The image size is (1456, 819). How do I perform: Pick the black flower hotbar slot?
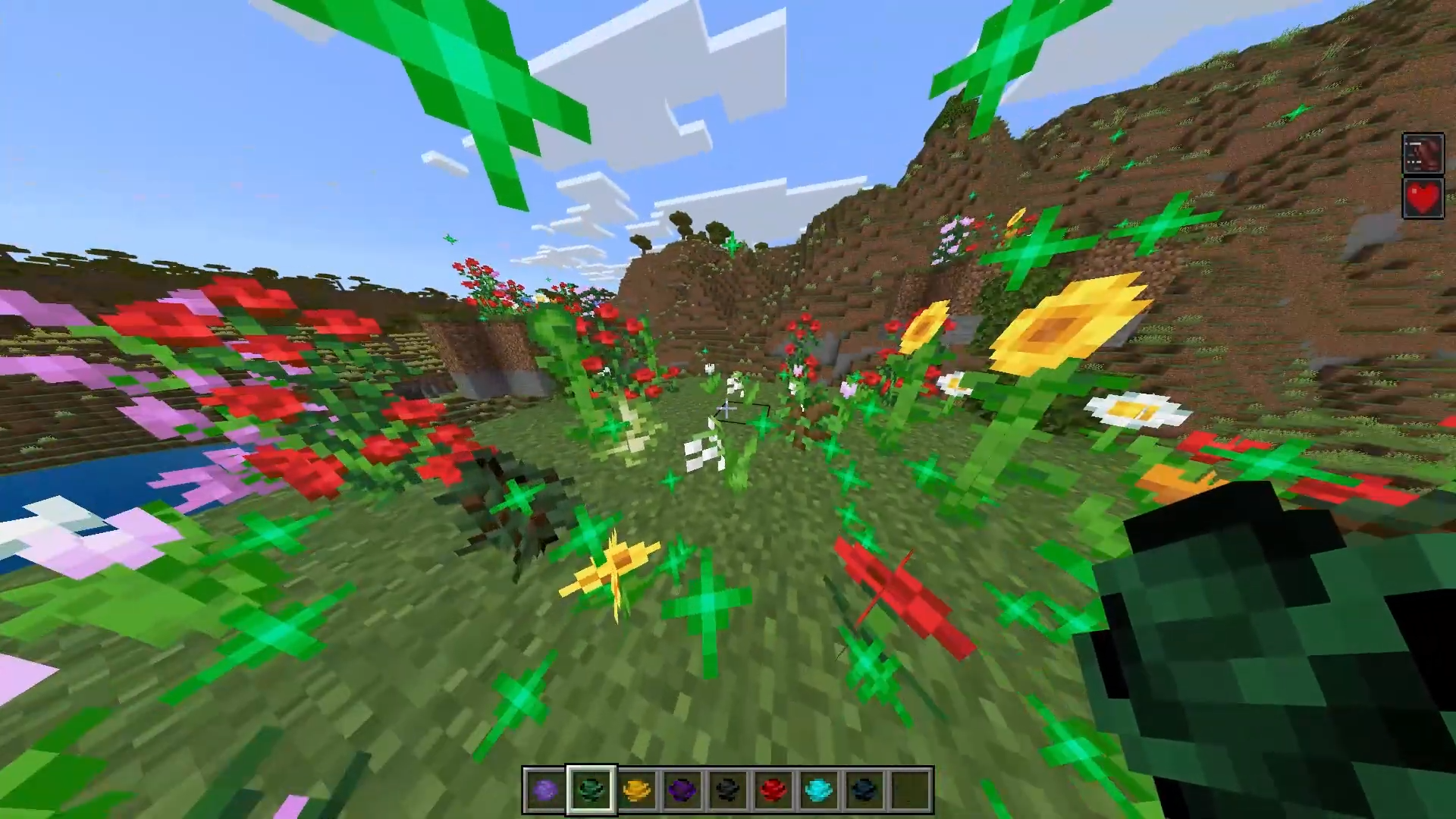point(728,791)
